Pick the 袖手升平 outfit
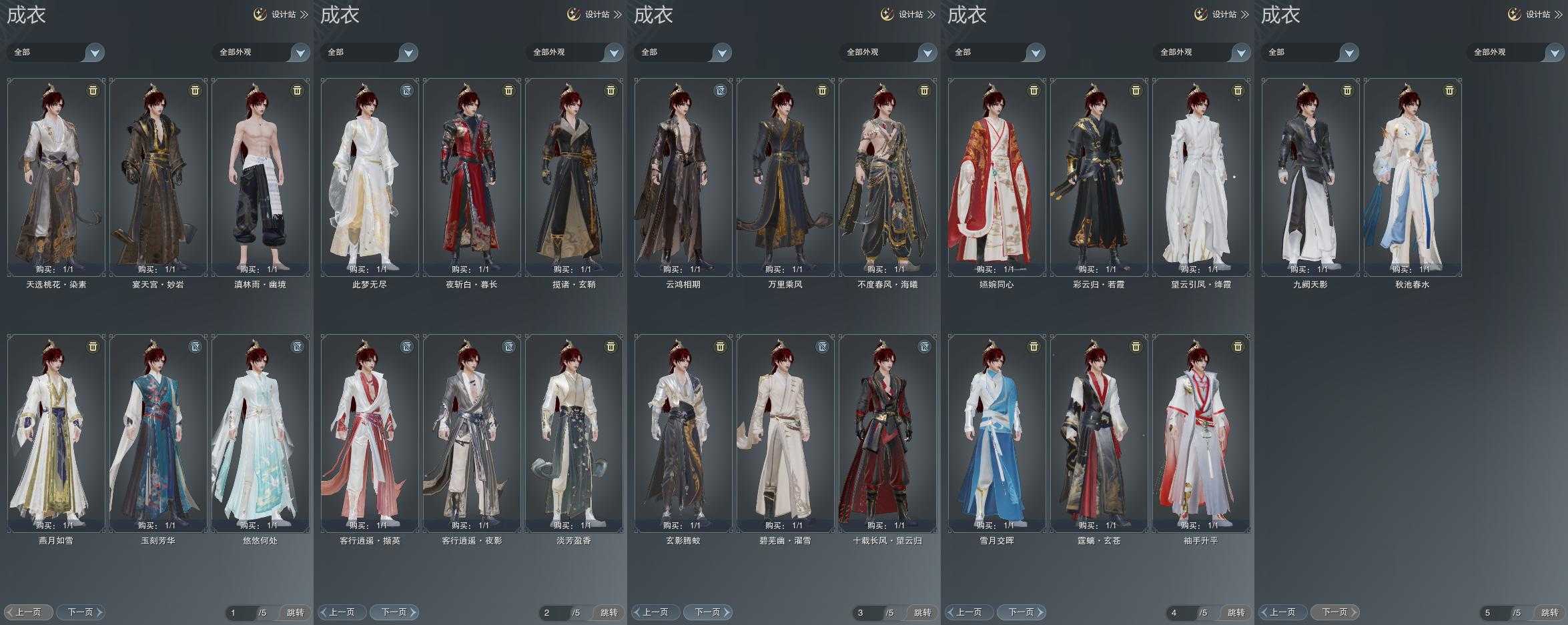Viewport: 1568px width, 625px height. (1201, 433)
